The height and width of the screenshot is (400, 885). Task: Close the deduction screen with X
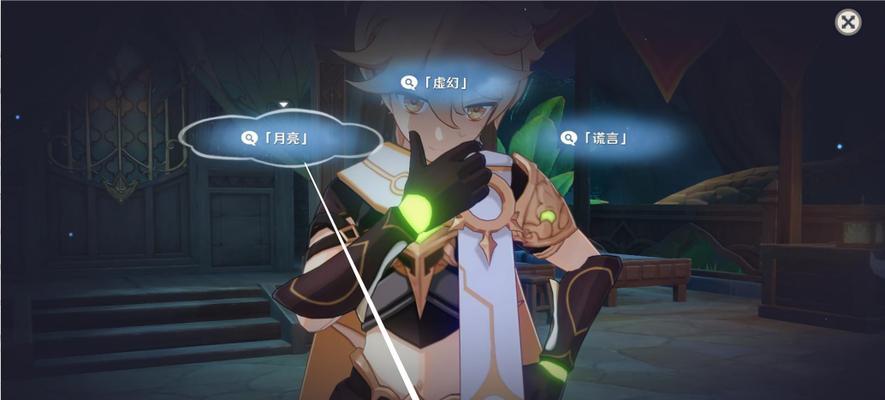point(848,22)
